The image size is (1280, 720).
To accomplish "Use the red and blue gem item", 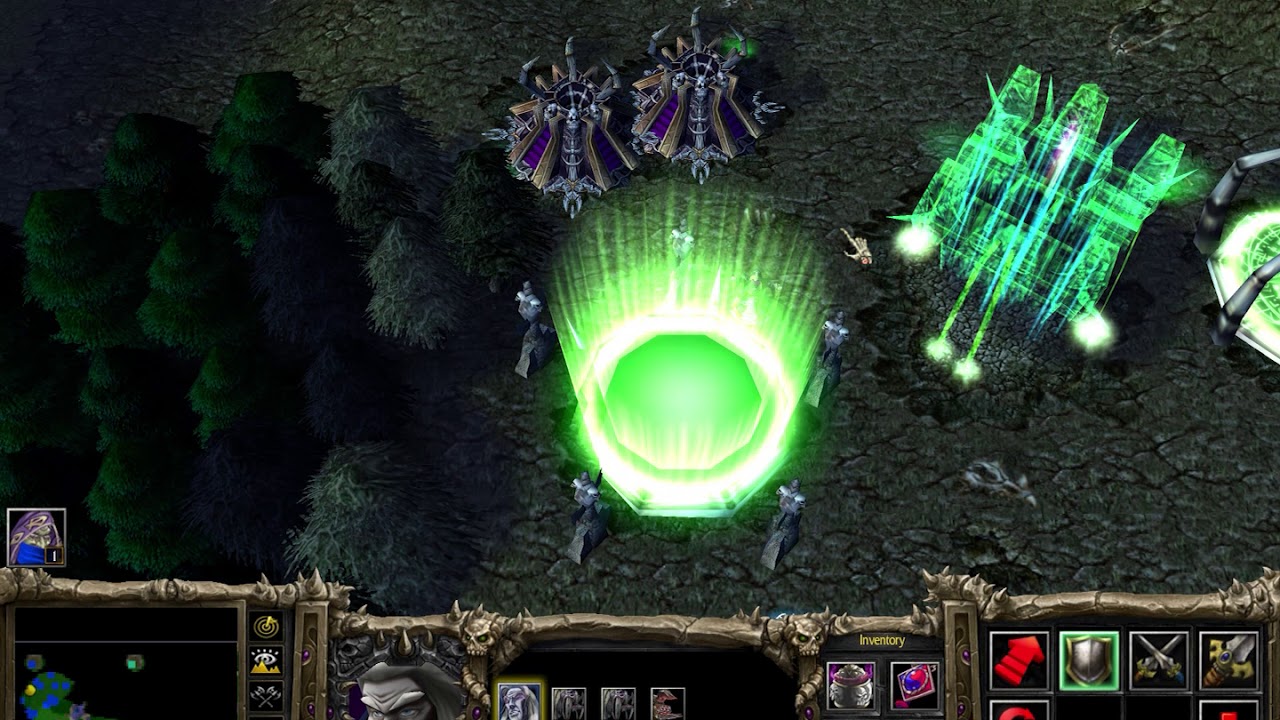I will pyautogui.click(x=913, y=686).
